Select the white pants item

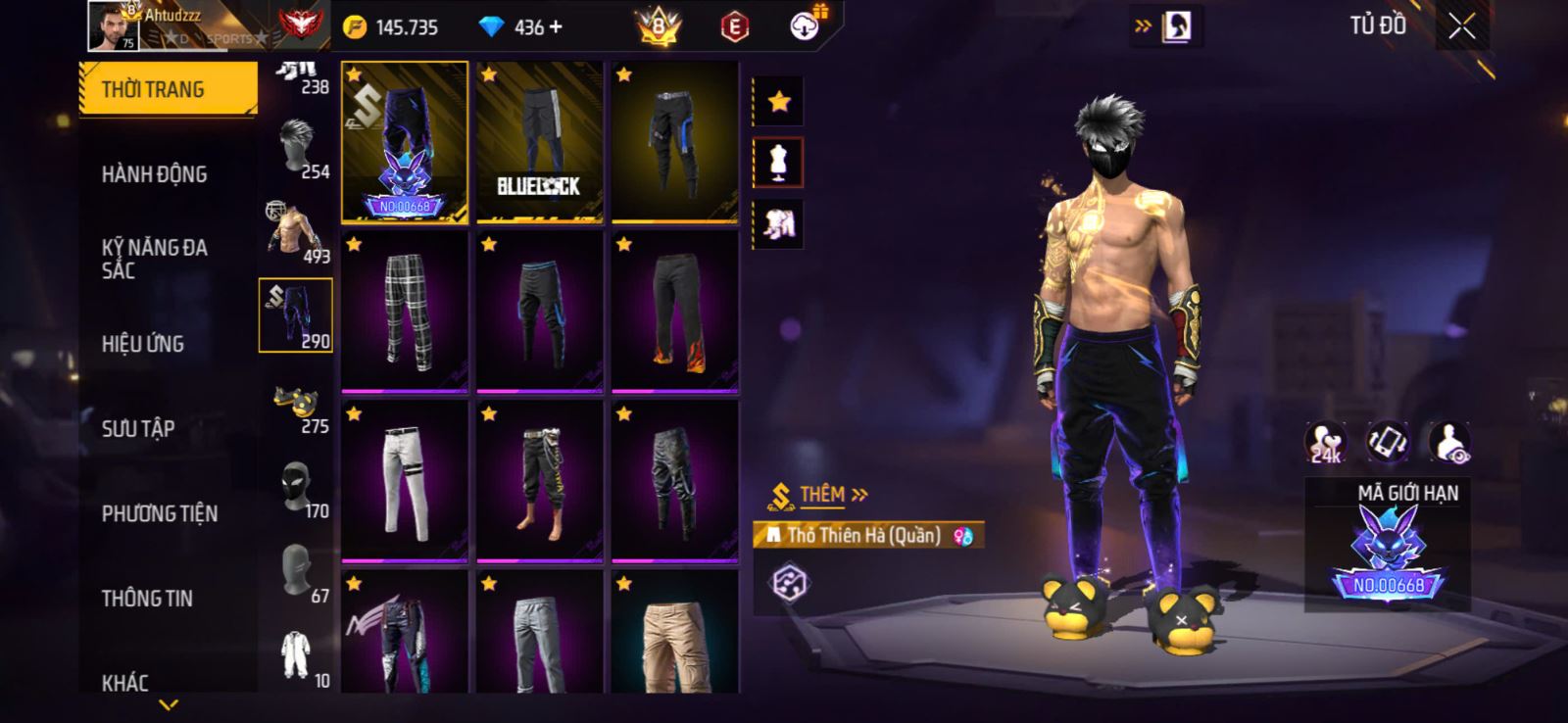click(x=405, y=481)
